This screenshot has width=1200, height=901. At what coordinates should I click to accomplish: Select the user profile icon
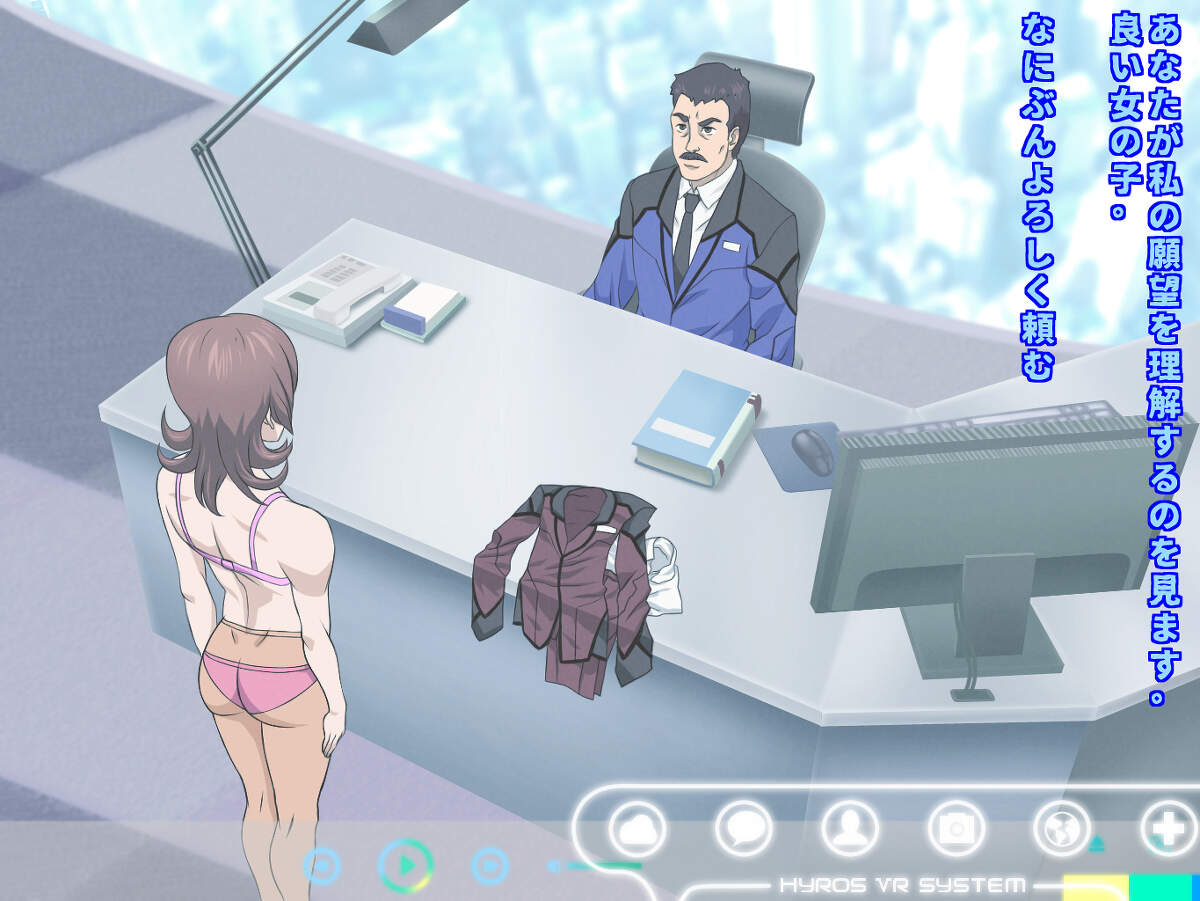pyautogui.click(x=850, y=829)
